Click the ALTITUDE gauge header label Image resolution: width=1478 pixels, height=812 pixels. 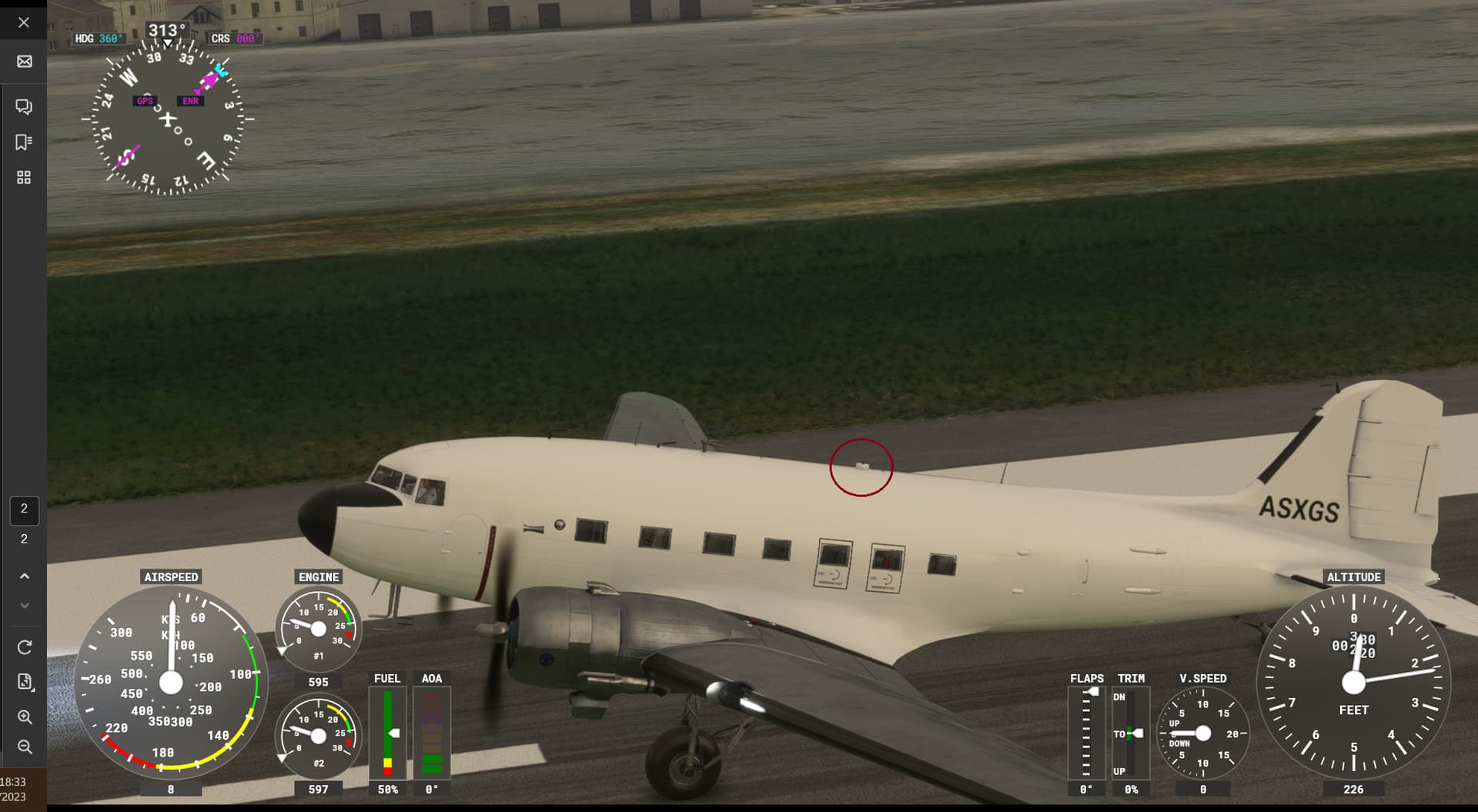pyautogui.click(x=1354, y=576)
